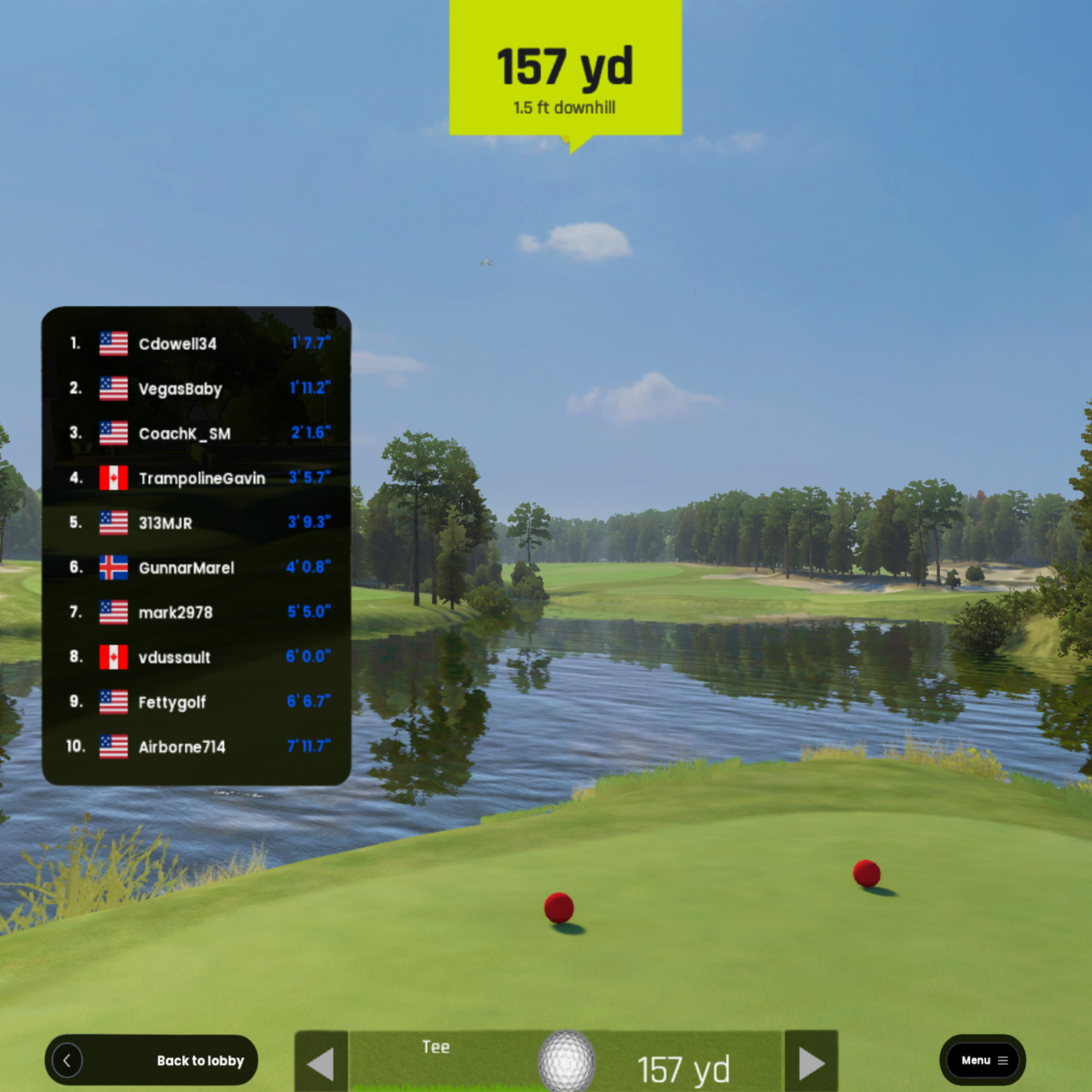Select the previous tee distance arrow
This screenshot has width=1092, height=1092.
(x=321, y=1064)
